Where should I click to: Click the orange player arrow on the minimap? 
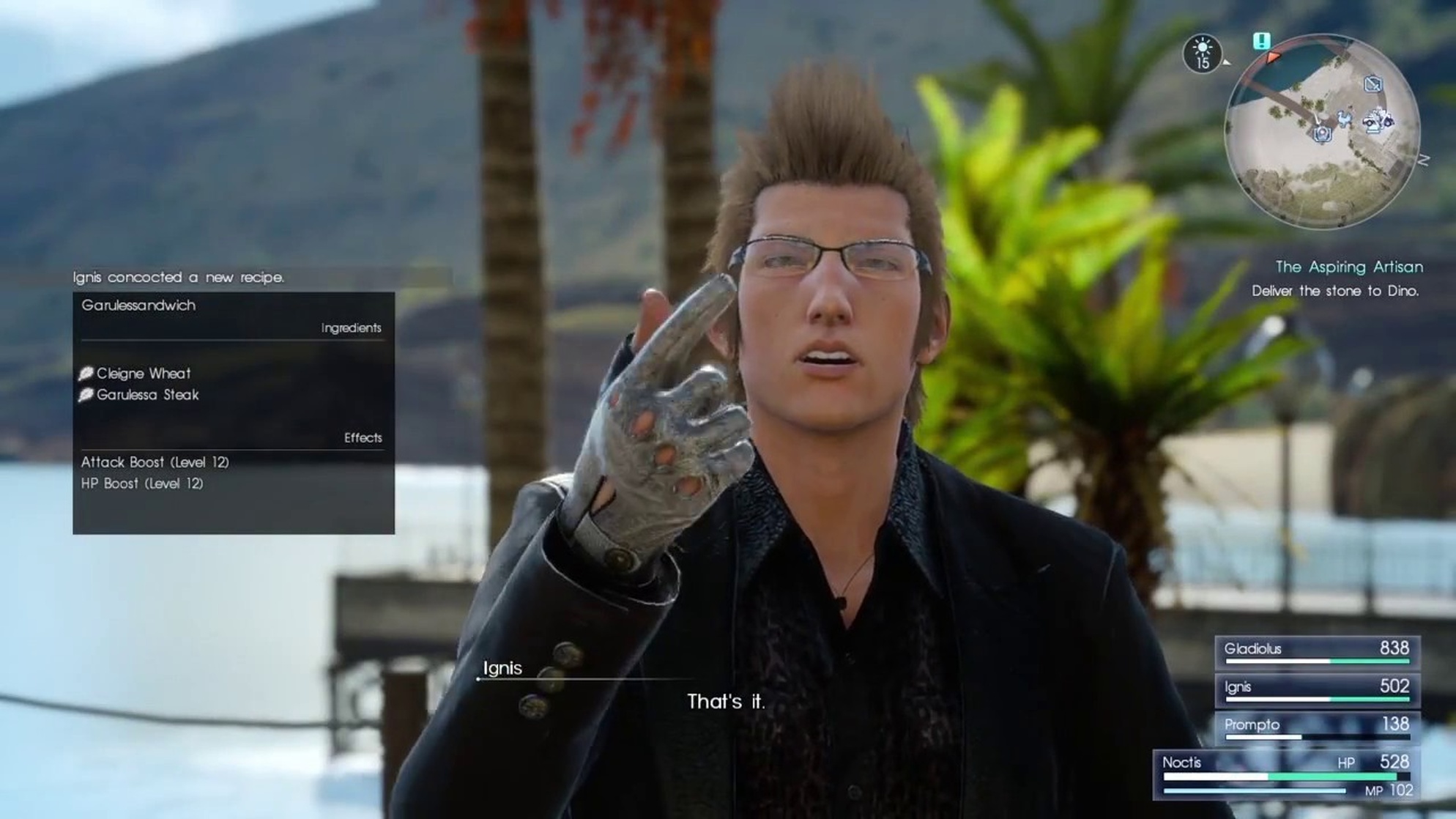pos(1273,57)
